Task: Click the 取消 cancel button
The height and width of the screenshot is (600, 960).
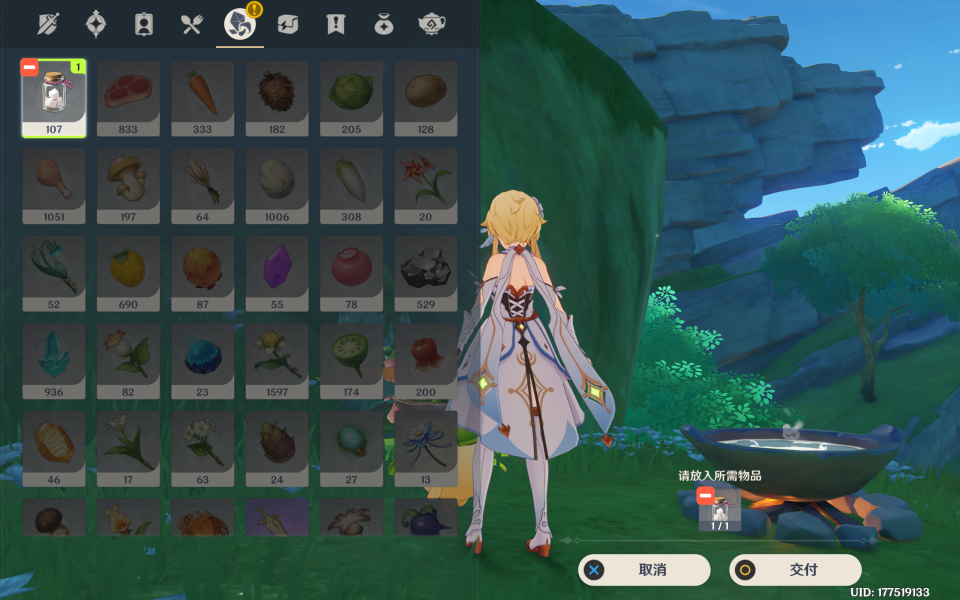Action: click(x=644, y=570)
